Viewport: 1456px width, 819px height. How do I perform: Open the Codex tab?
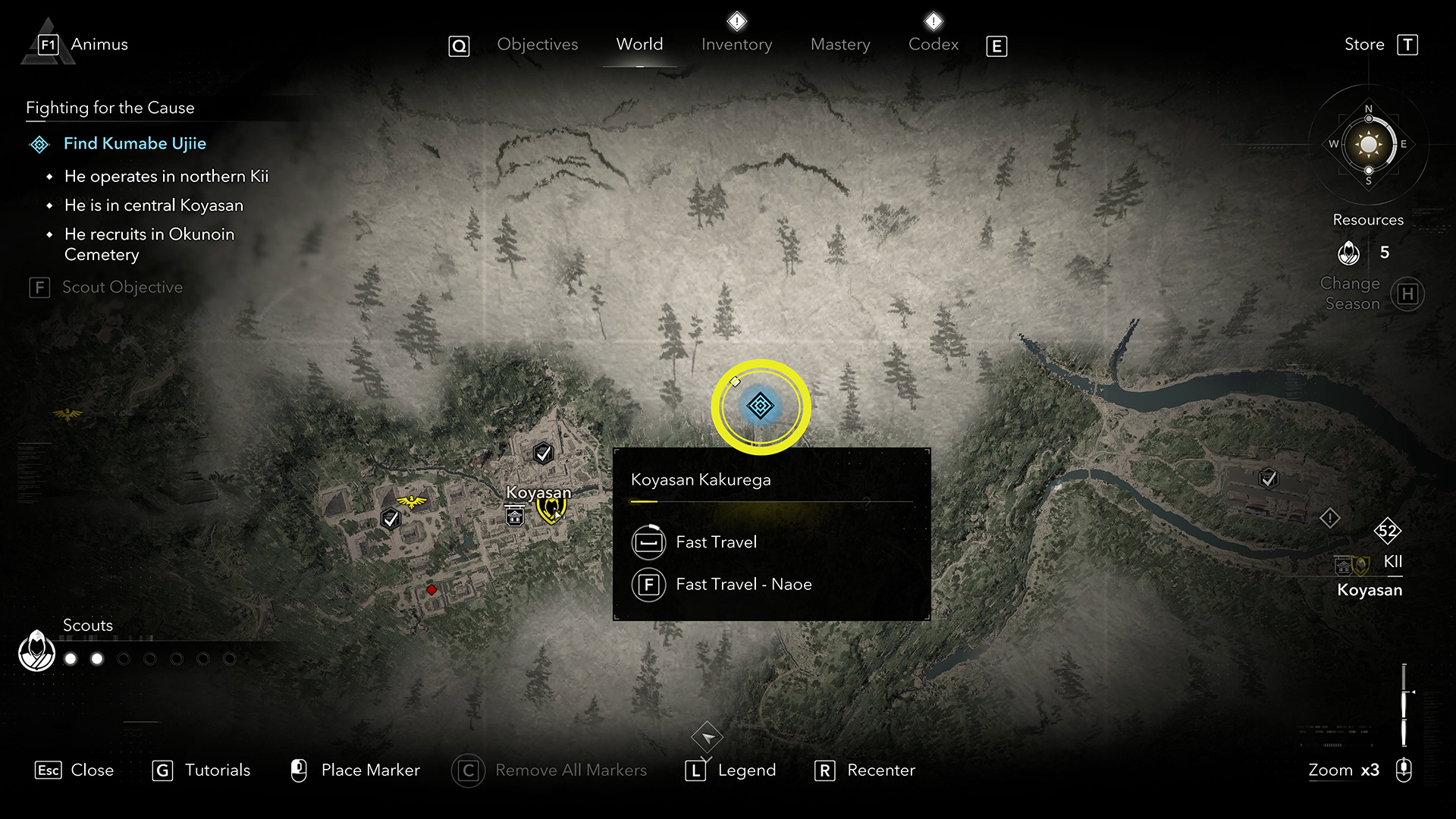tap(933, 45)
